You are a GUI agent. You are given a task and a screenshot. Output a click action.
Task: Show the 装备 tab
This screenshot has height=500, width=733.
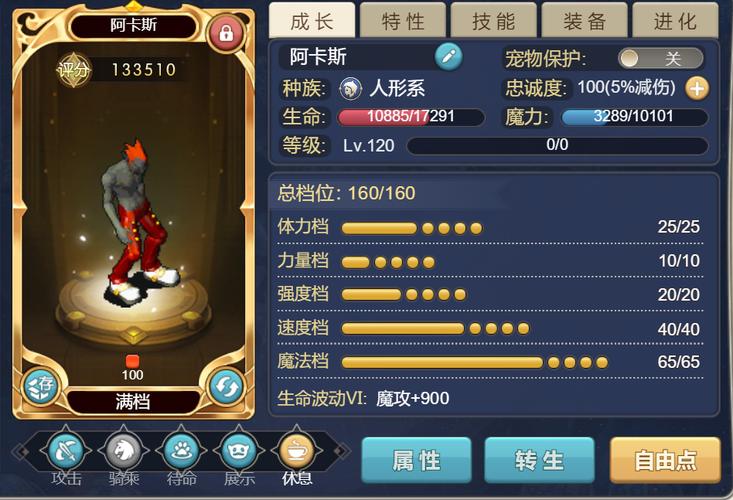[584, 21]
